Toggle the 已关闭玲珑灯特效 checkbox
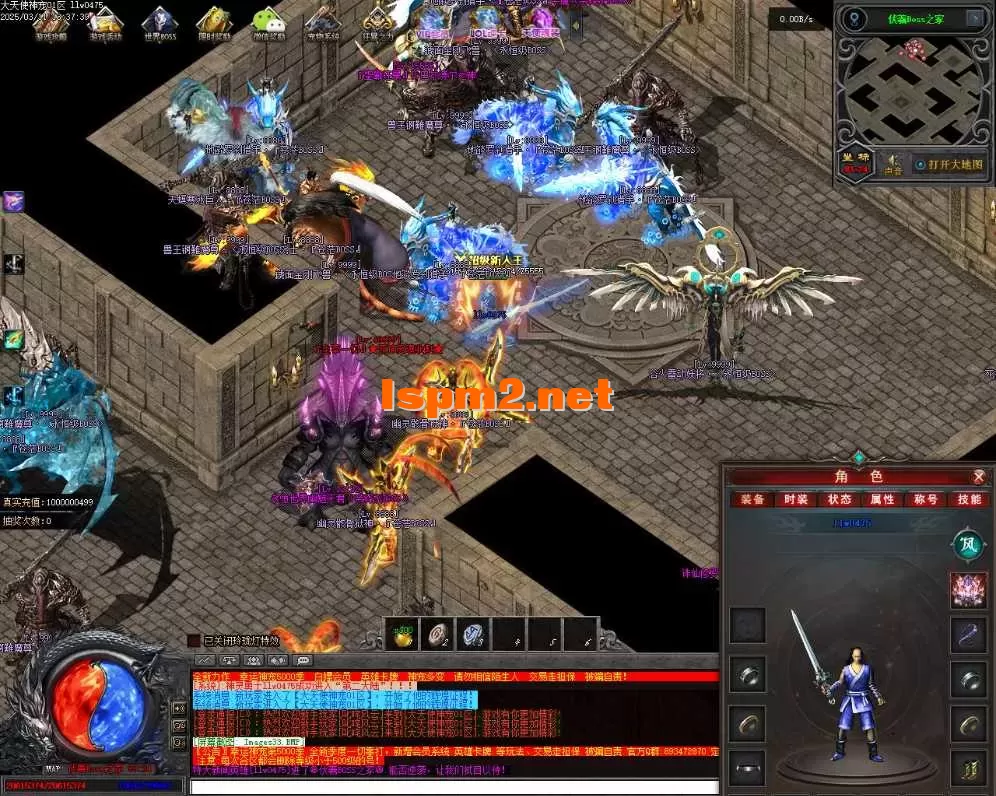Viewport: 996px width, 796px height. 194,640
